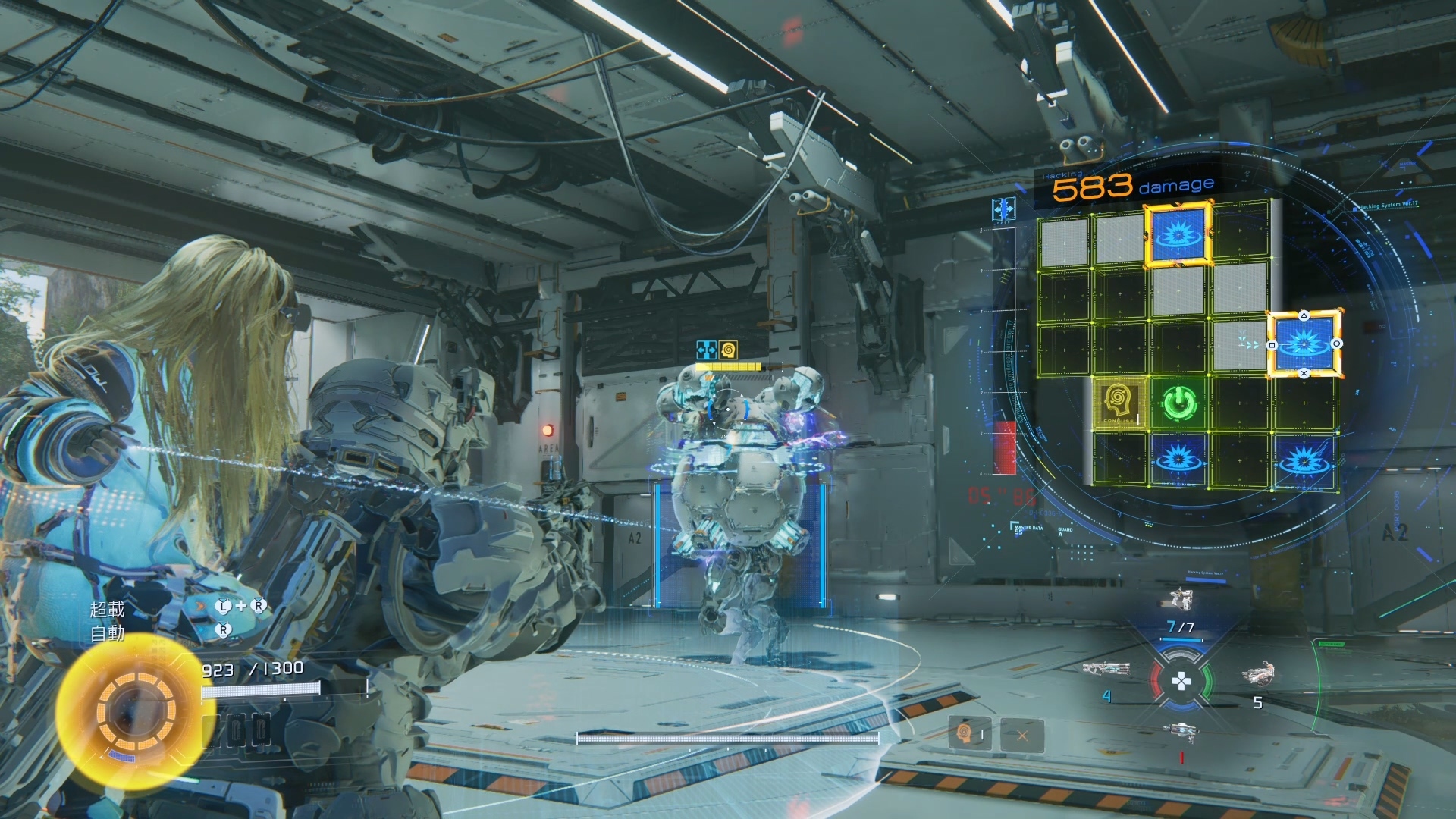This screenshot has width=1456, height=819.
Task: Switch to the long rifle with 4 ammo
Action: click(1106, 670)
